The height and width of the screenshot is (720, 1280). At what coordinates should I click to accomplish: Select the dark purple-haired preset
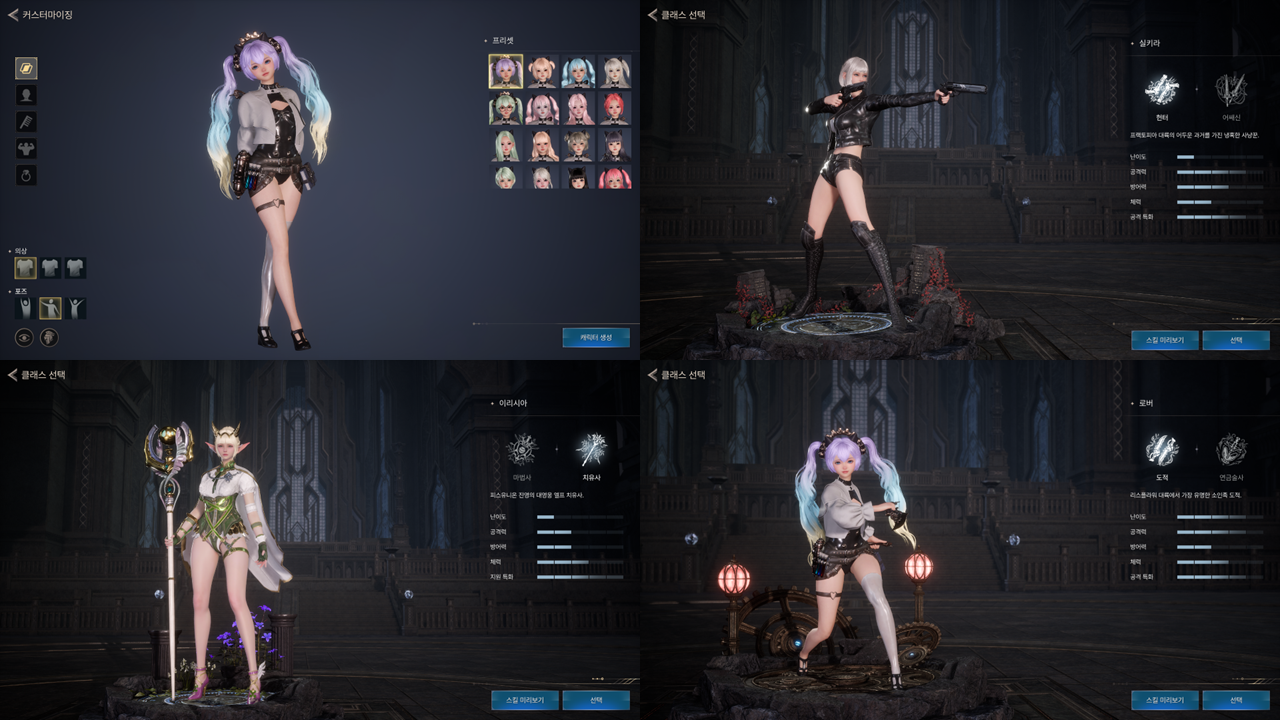[614, 145]
